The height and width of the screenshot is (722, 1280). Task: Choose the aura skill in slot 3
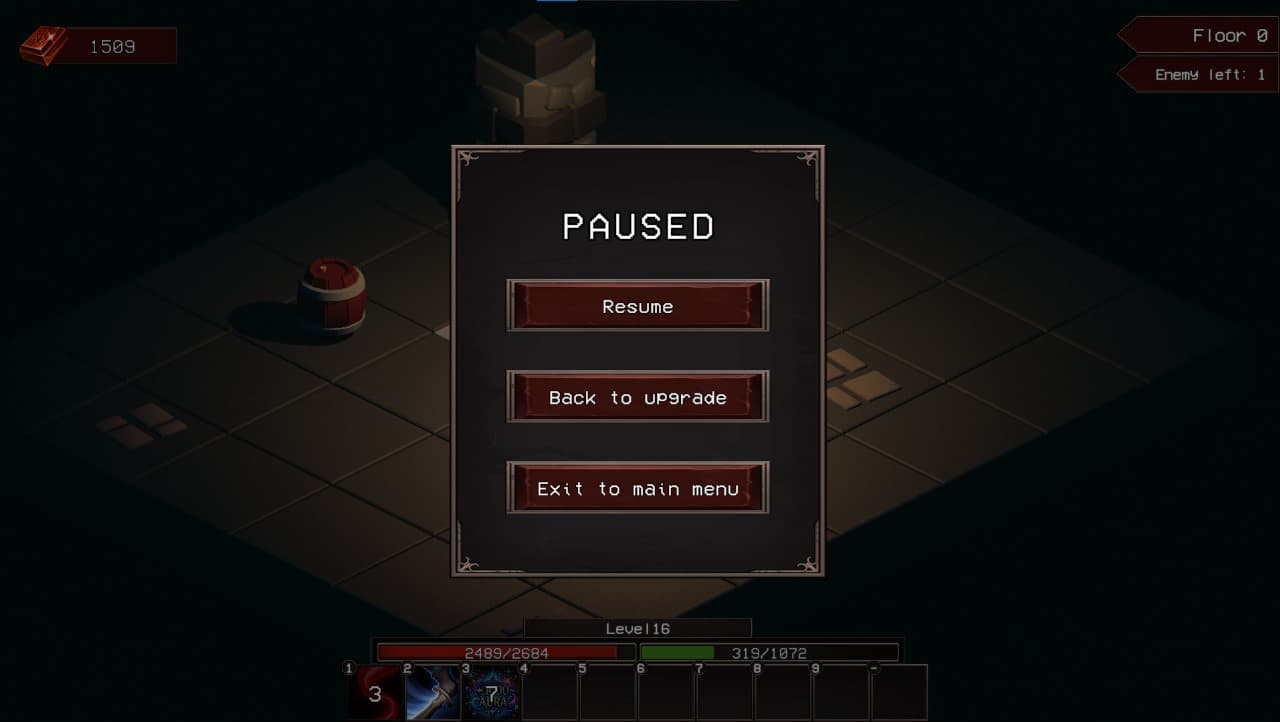[x=490, y=692]
